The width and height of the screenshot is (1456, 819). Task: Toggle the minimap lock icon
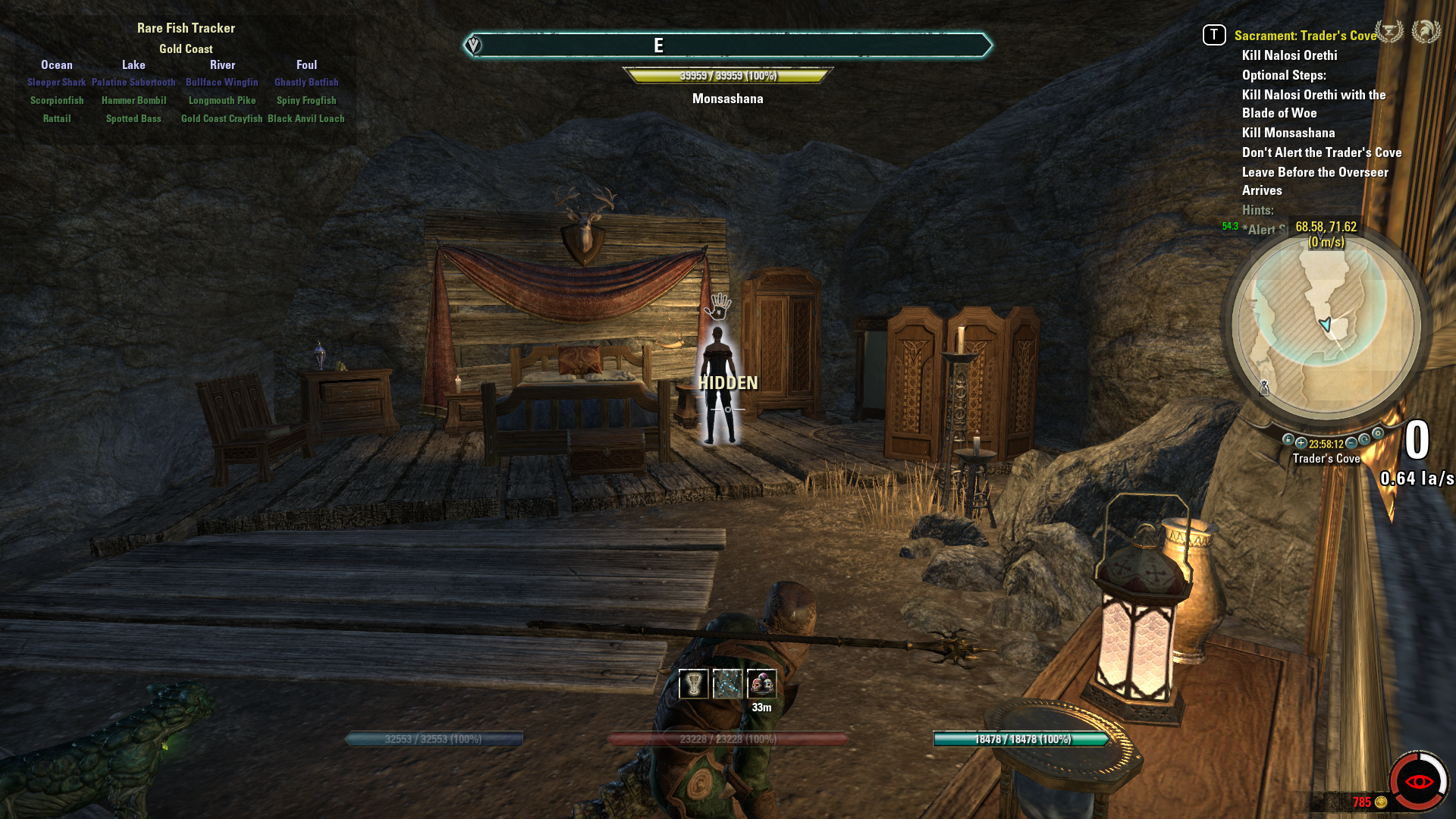1288,440
